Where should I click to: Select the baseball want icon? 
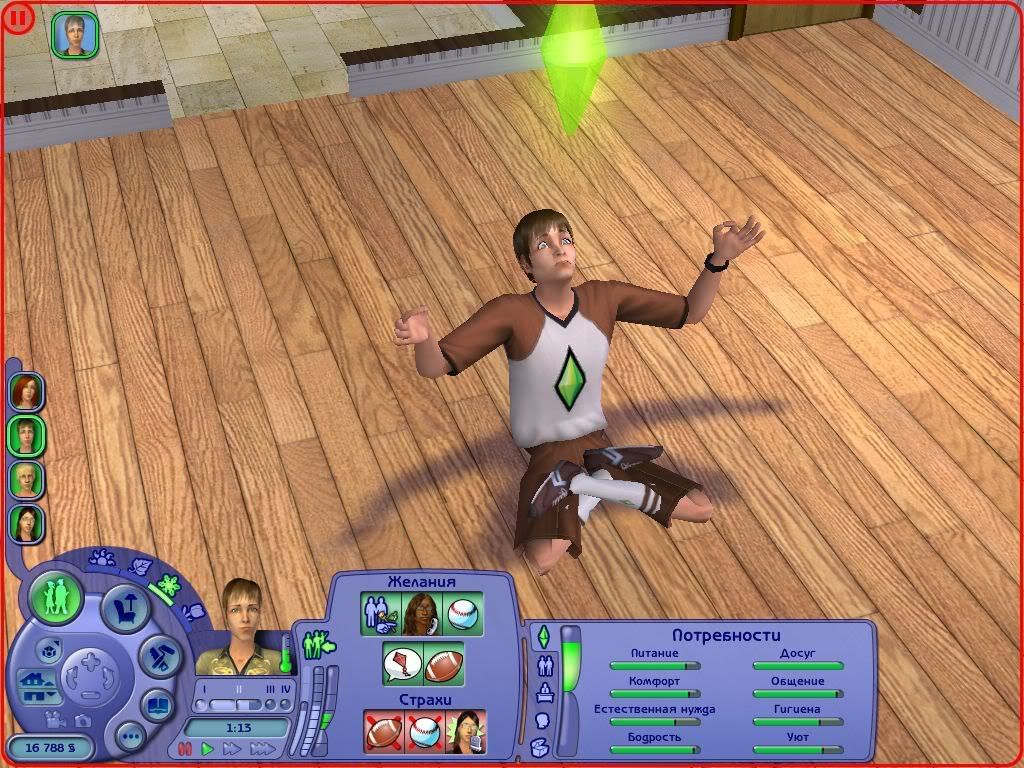[x=463, y=613]
